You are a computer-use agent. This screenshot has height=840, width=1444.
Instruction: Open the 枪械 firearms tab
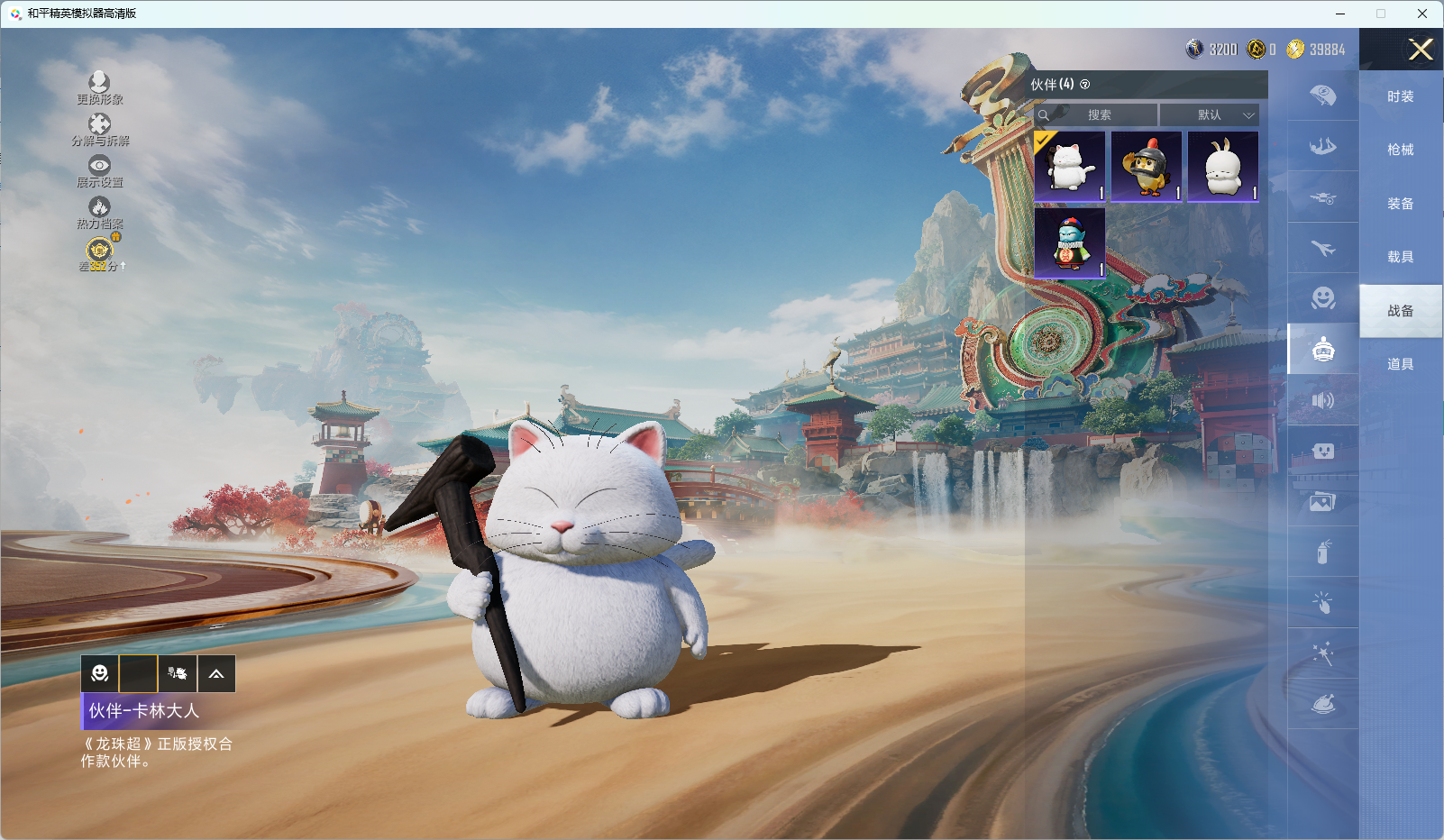point(1400,150)
